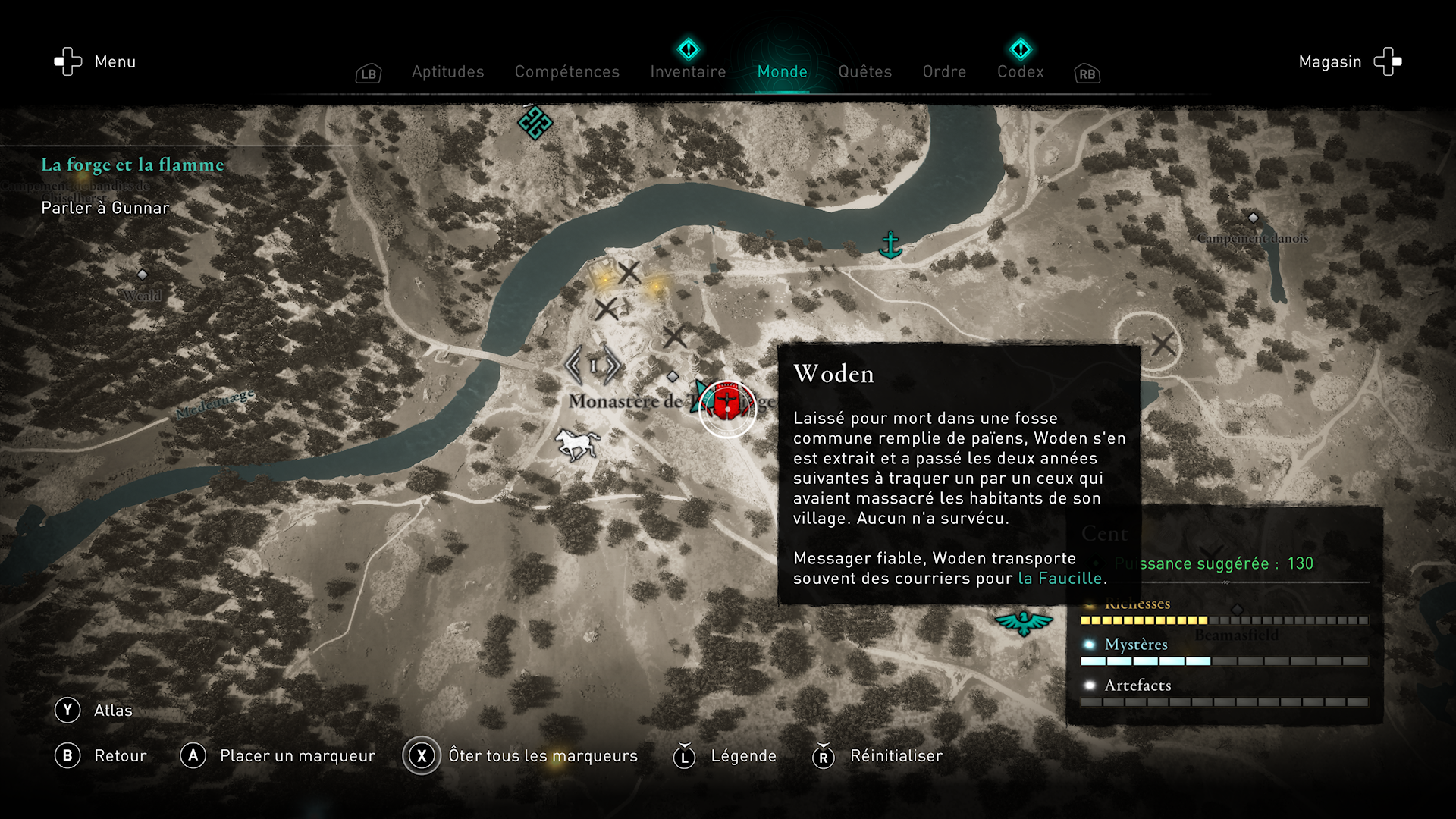Switch to the Ordre tab
Screen dimensions: 1456x819
[944, 72]
